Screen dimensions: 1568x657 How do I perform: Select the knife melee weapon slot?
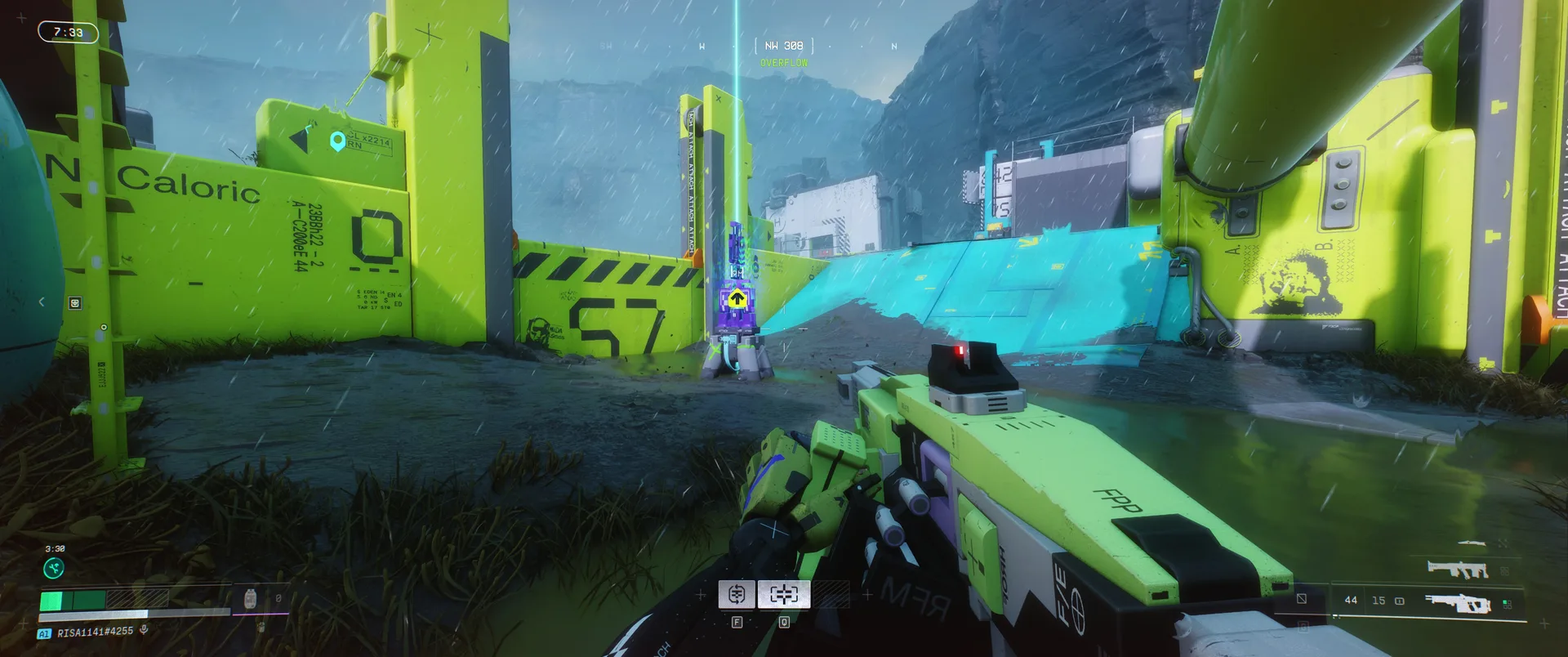coord(1472,543)
